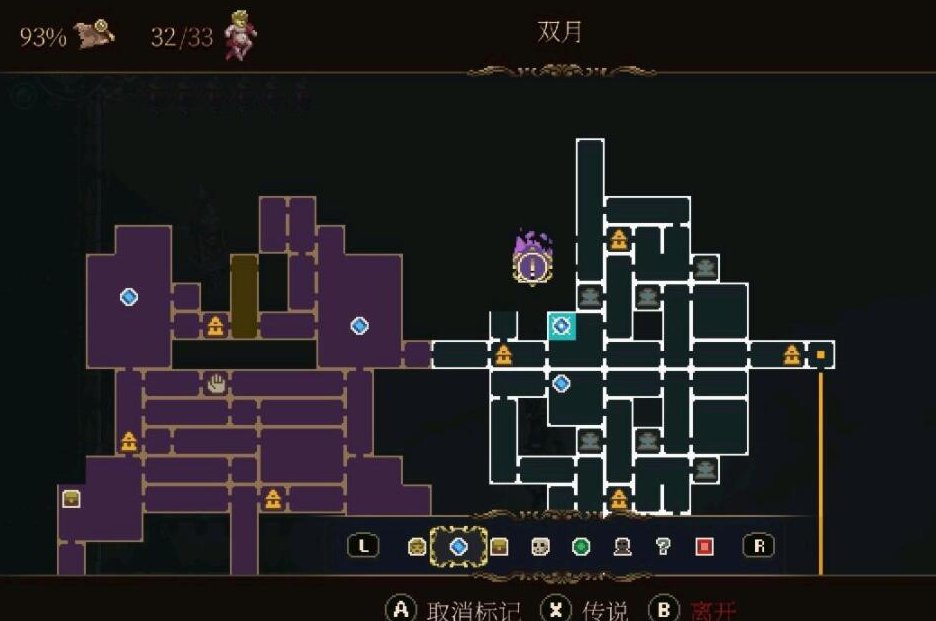The height and width of the screenshot is (621, 936).
Task: Select the skull marker type
Action: (x=540, y=546)
